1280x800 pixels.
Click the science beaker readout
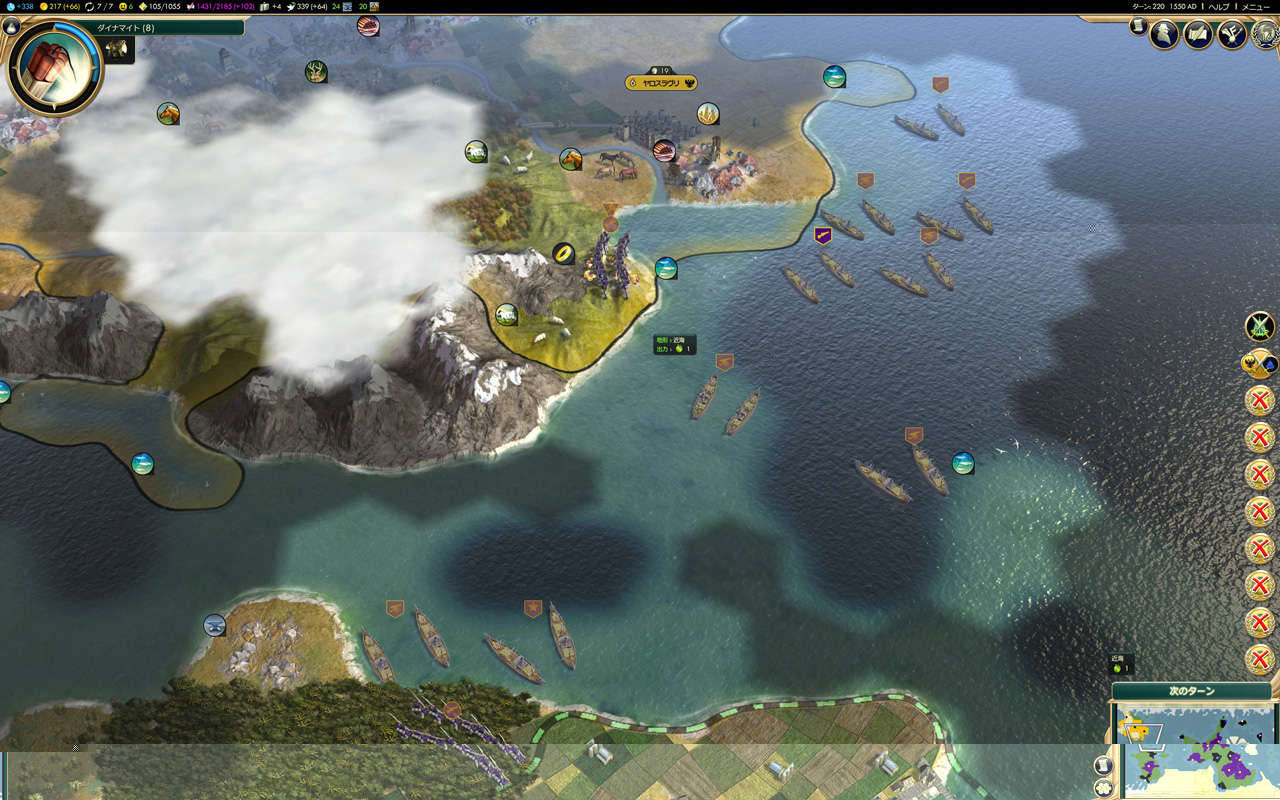(x=19, y=7)
